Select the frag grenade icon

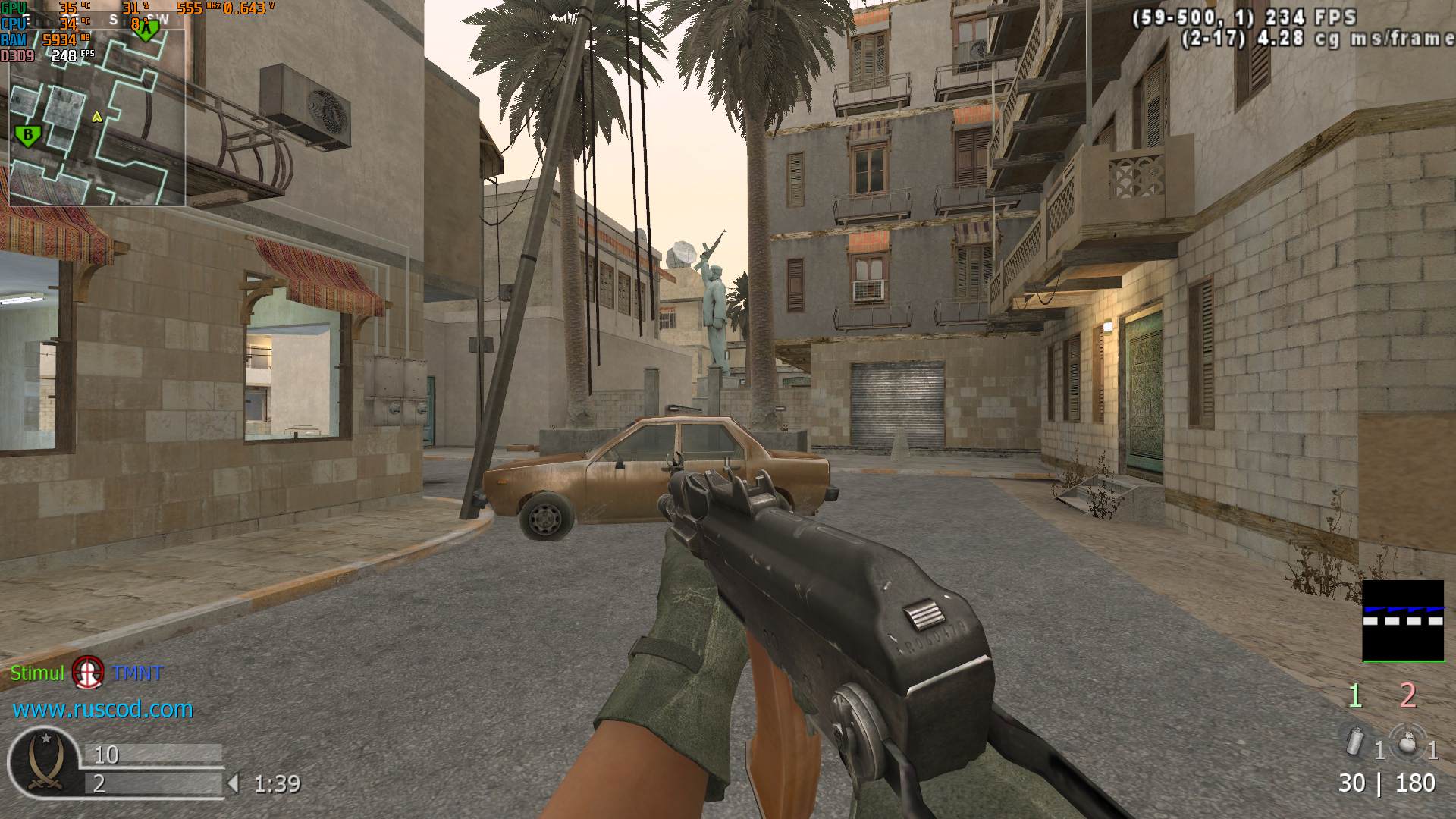click(1407, 742)
